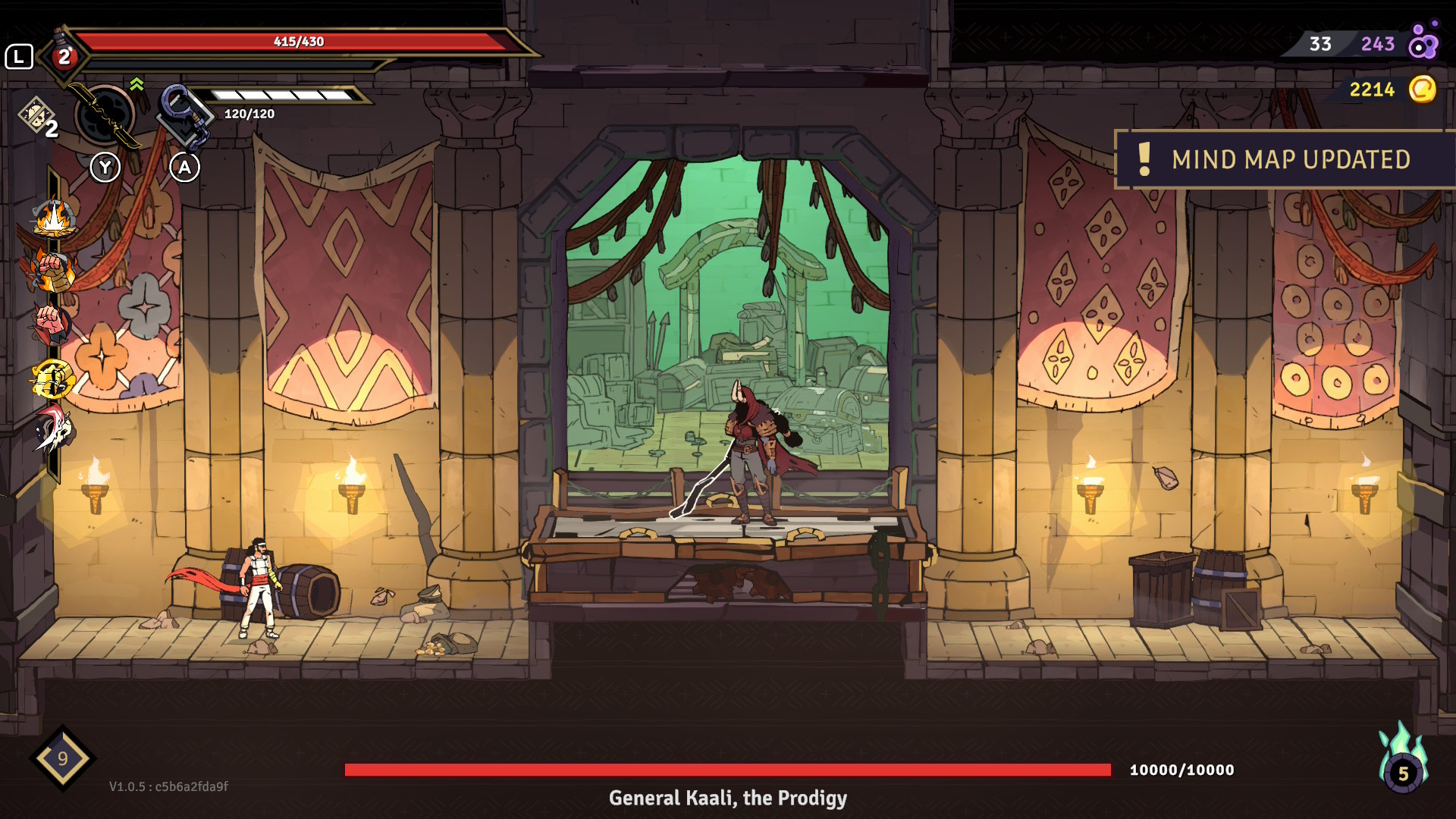Click the purple spirit glimmer orbs icon

(x=1423, y=42)
